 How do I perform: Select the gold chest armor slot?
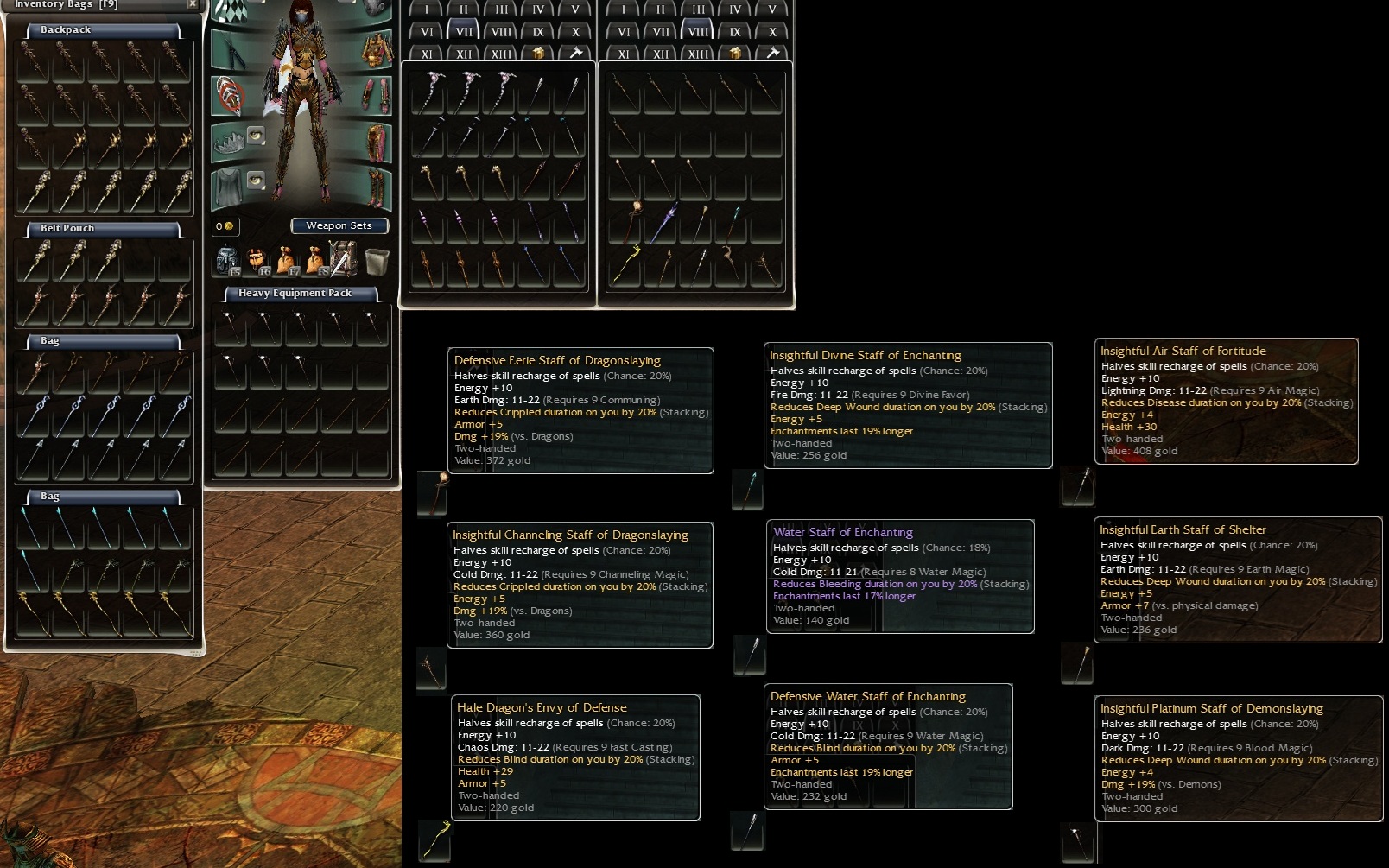(377, 50)
